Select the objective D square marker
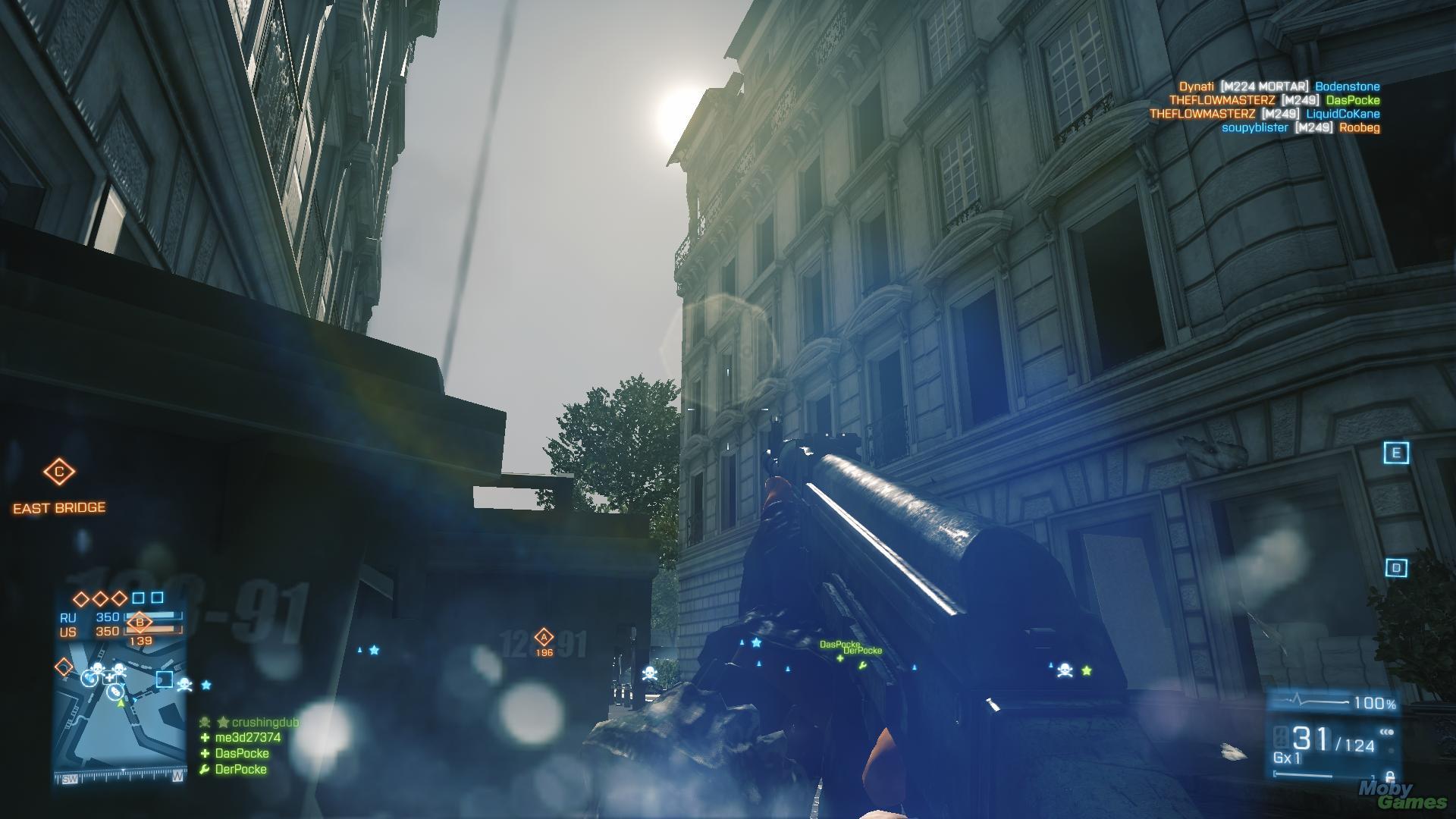The width and height of the screenshot is (1456, 819). pyautogui.click(x=1396, y=568)
